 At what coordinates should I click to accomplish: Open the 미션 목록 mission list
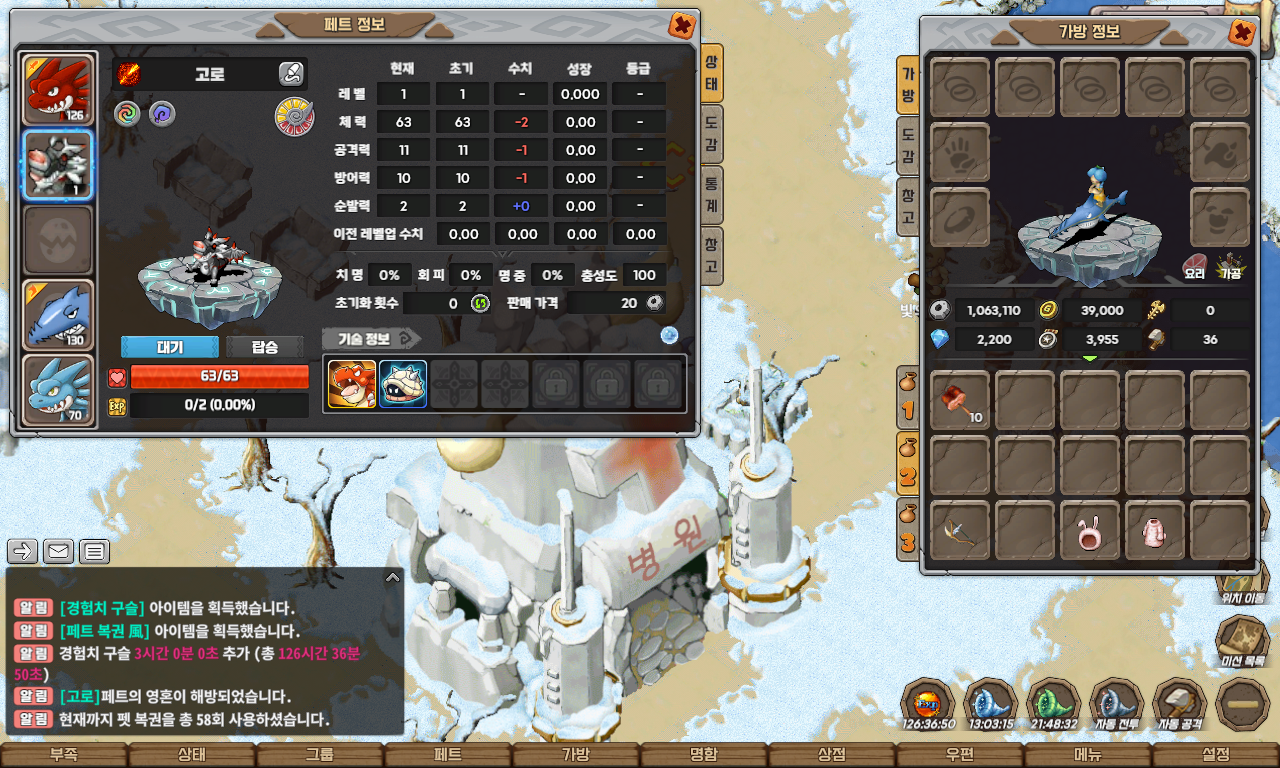pyautogui.click(x=1242, y=640)
